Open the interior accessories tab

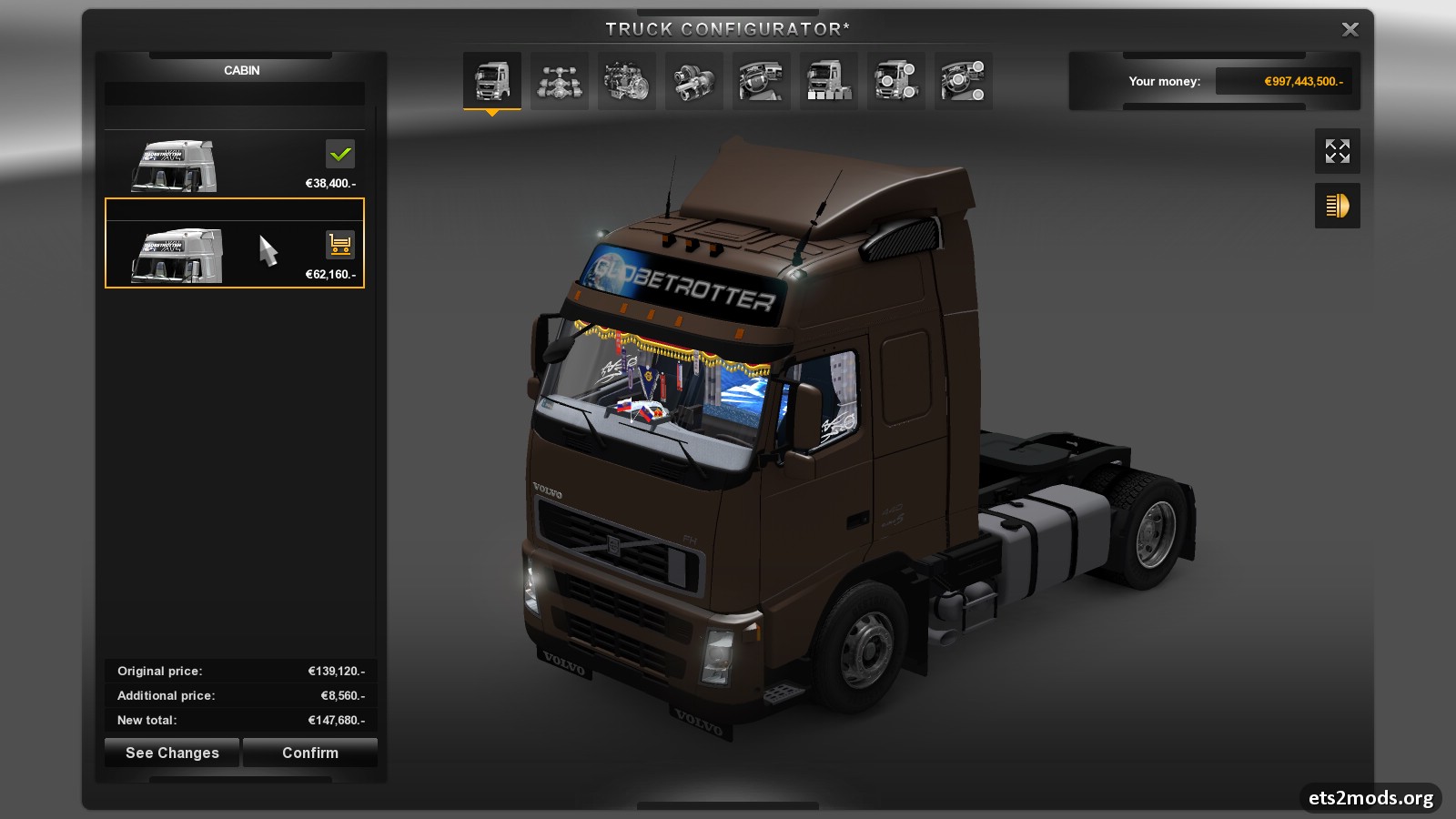pos(963,81)
